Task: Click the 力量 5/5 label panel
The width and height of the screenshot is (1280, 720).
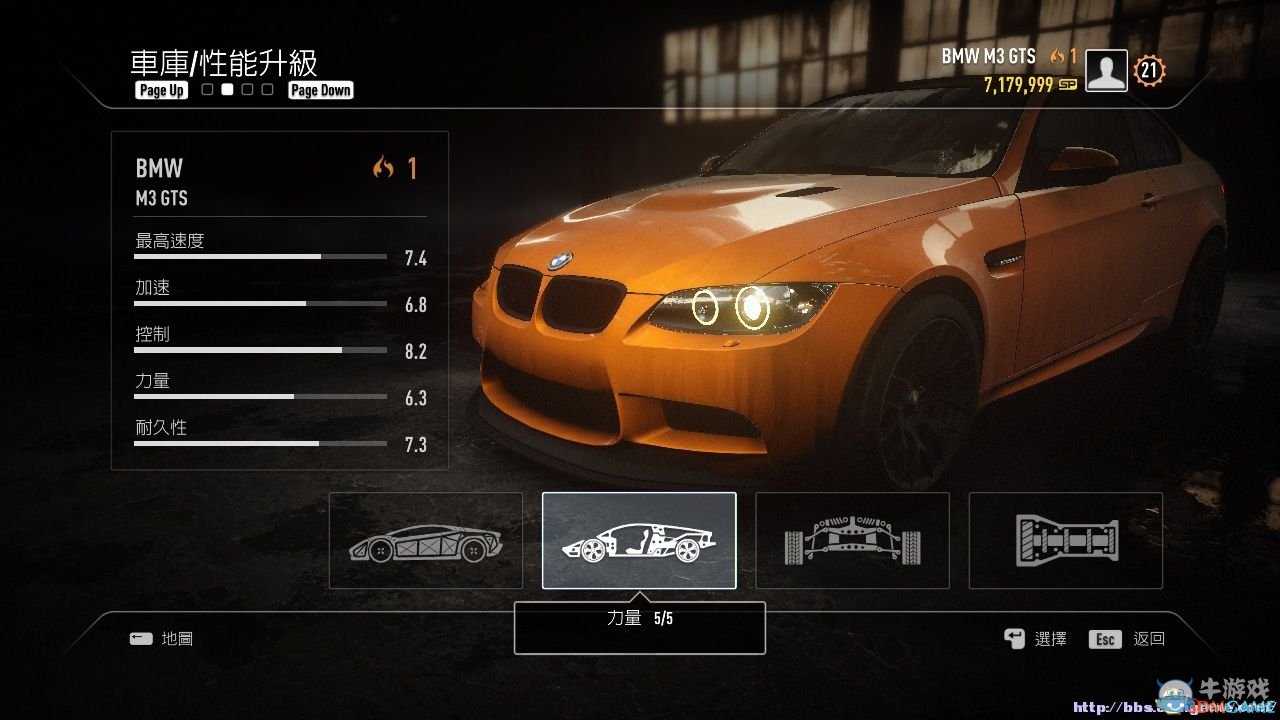Action: tap(639, 627)
